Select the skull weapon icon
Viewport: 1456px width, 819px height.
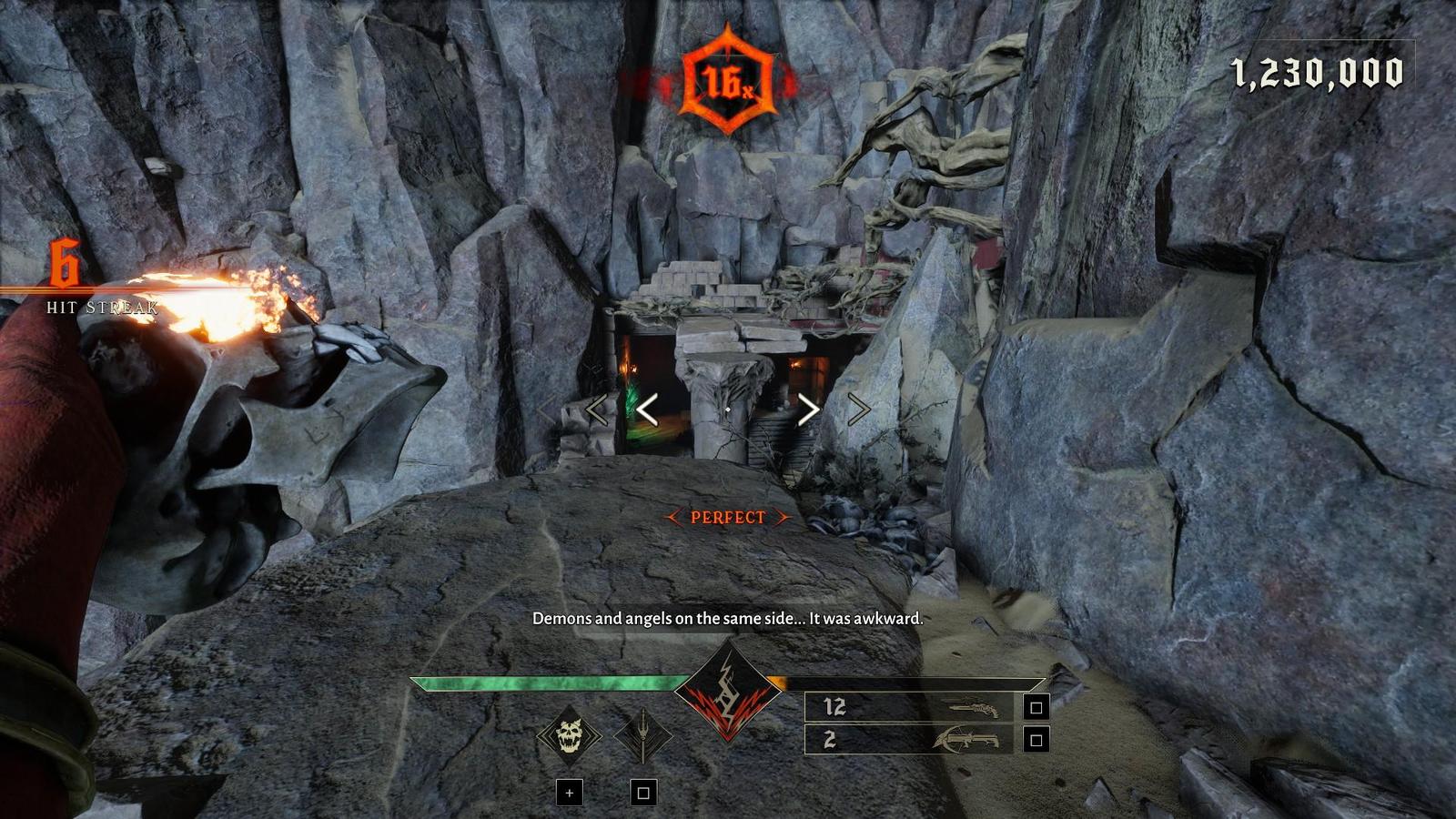tap(569, 735)
